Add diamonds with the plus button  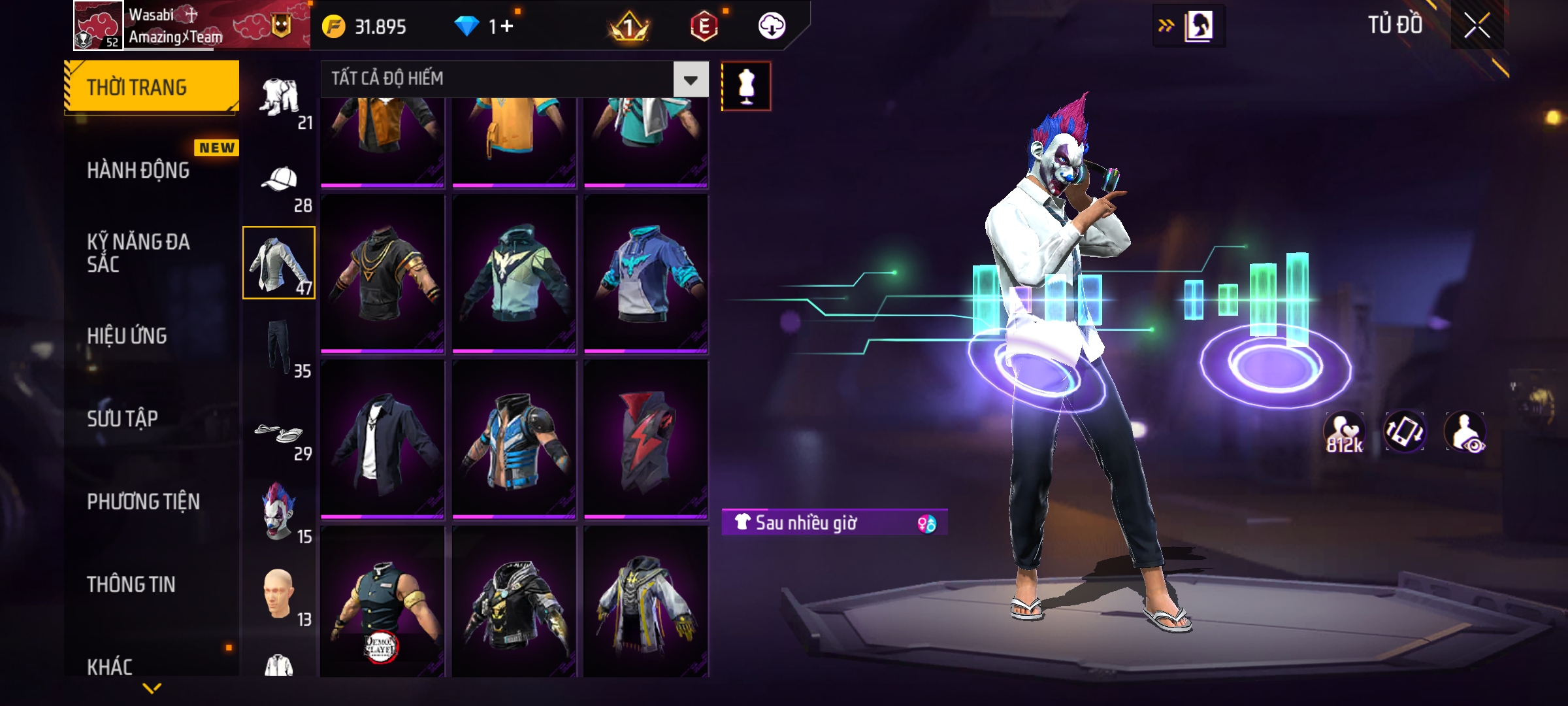pos(507,26)
